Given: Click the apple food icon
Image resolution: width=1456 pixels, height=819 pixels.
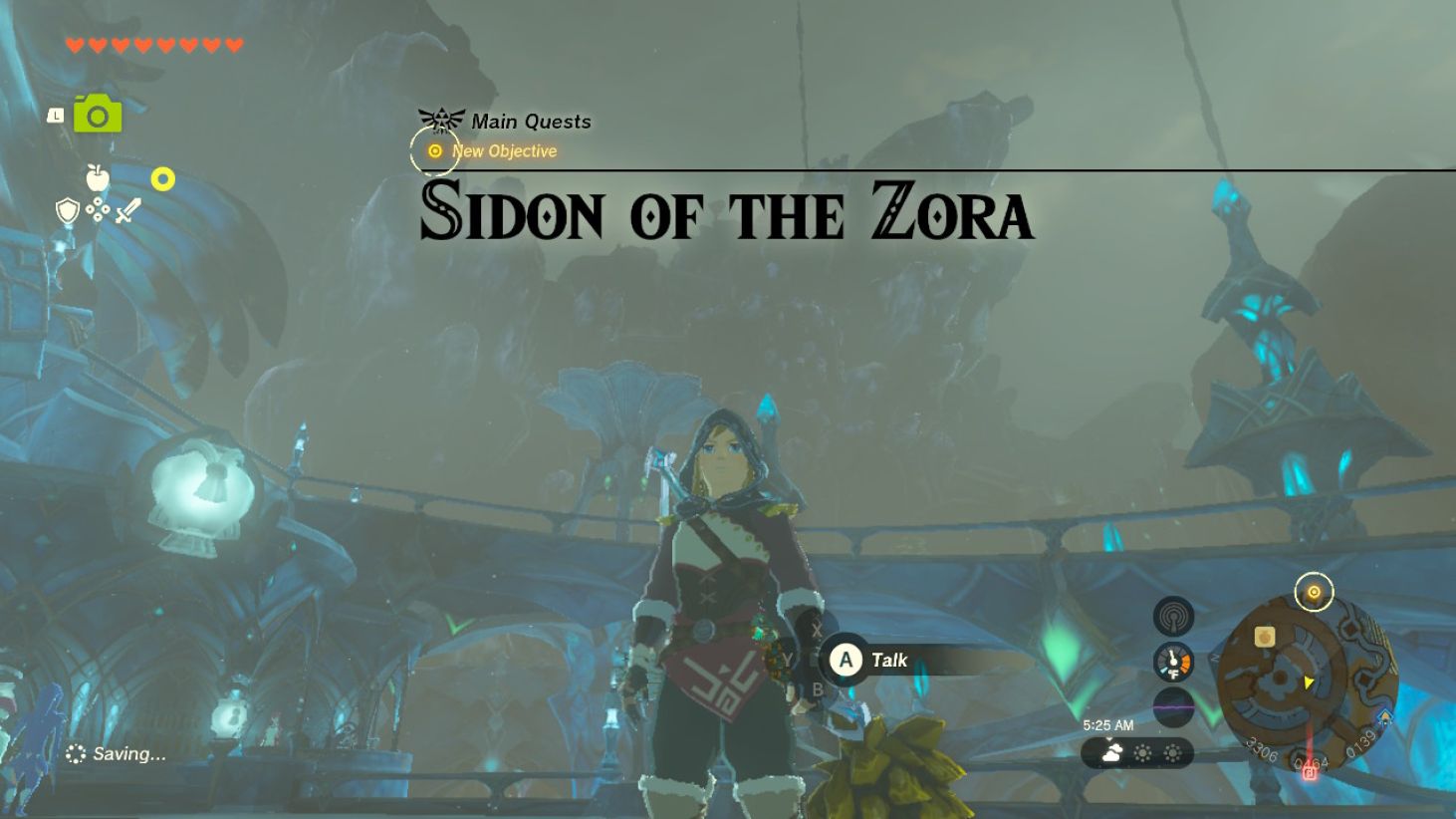Looking at the screenshot, I should point(98,177).
